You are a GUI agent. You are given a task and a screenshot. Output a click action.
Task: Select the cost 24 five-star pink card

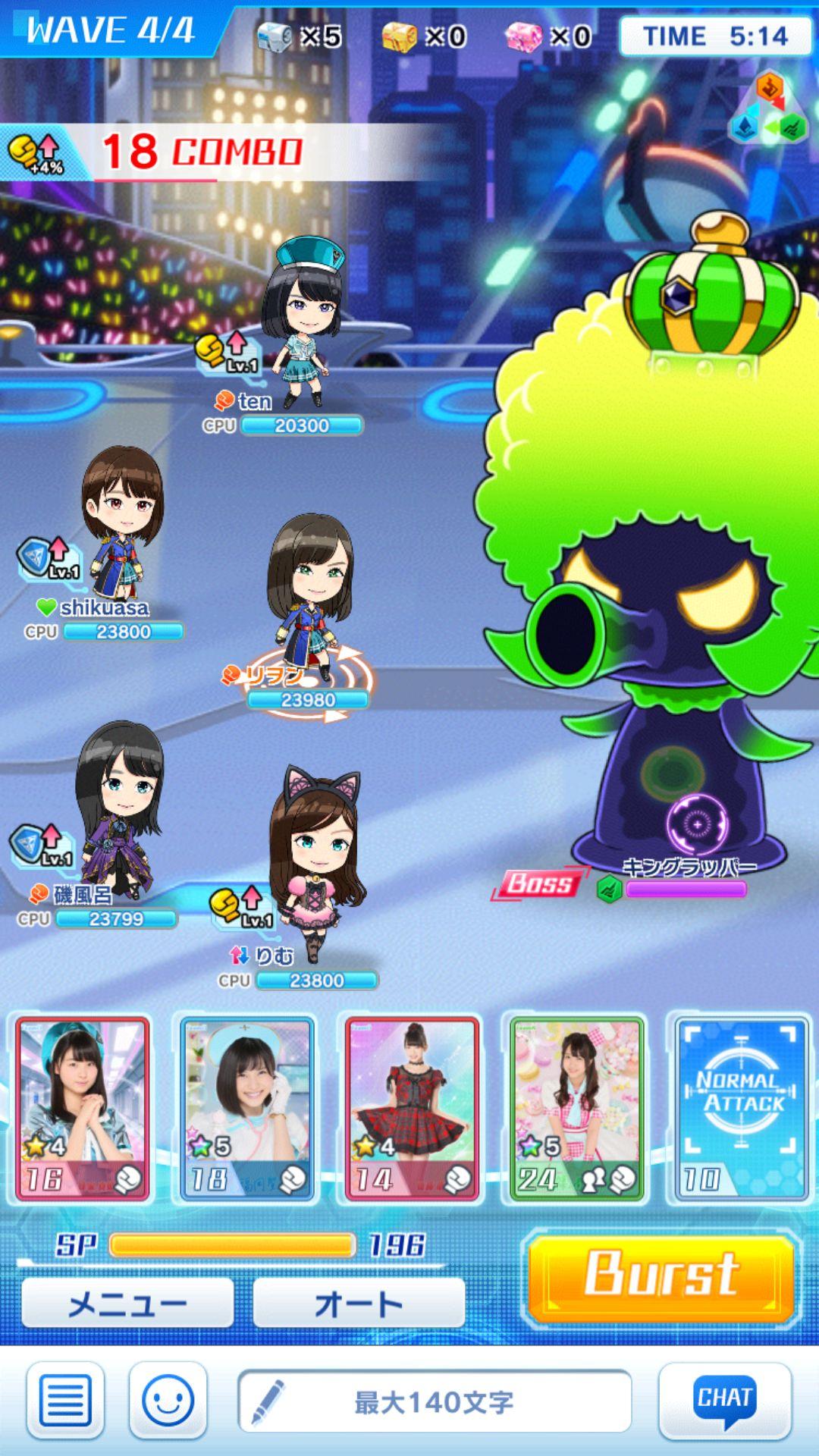pos(576,1110)
